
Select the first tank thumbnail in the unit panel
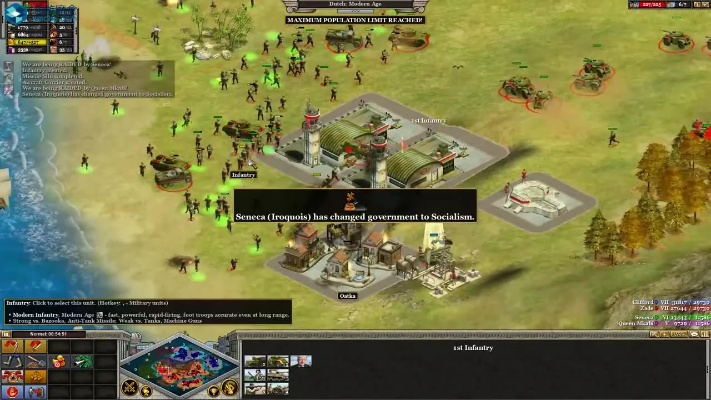coord(256,361)
